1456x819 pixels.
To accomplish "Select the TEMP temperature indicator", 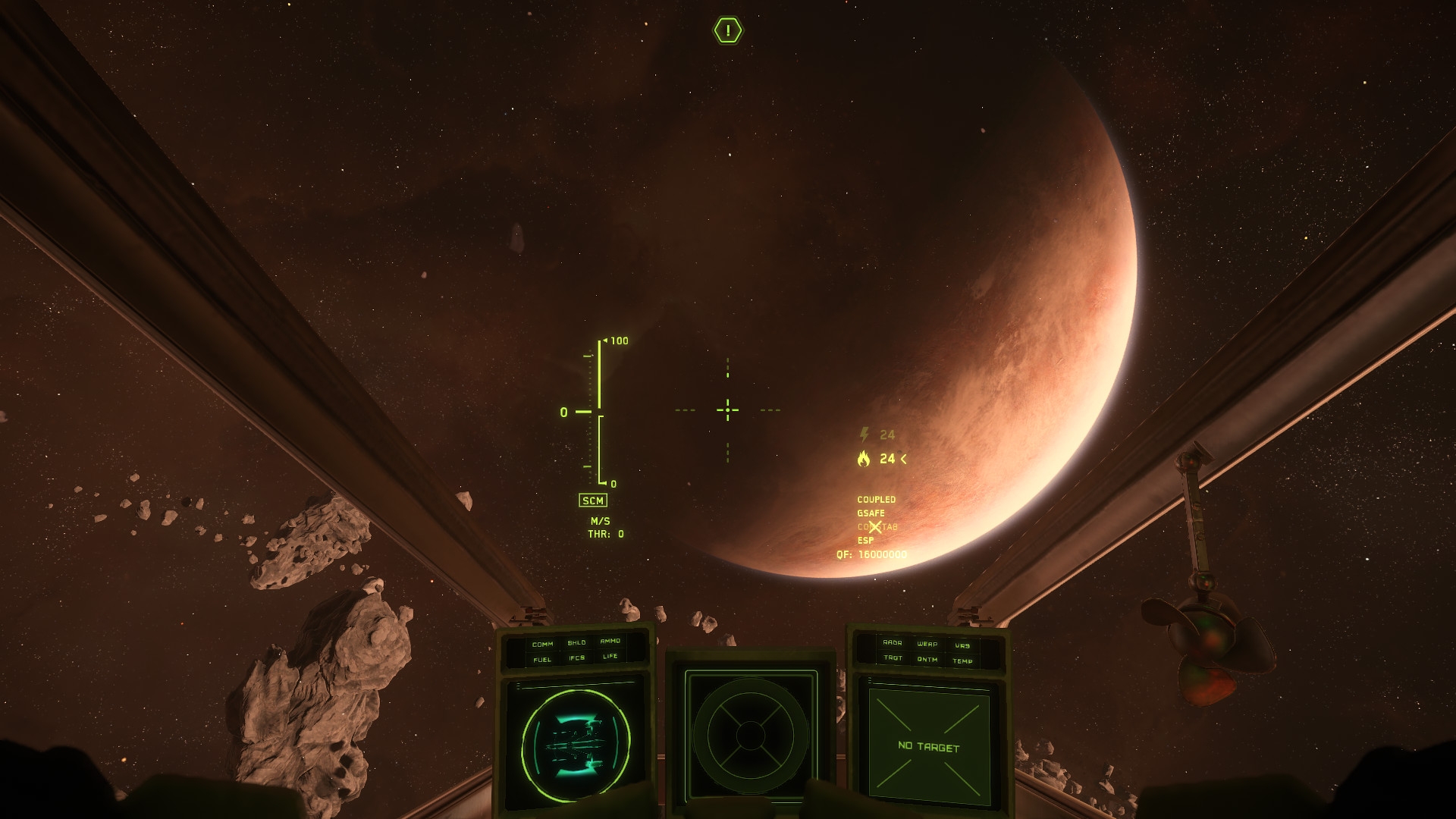I will [962, 661].
